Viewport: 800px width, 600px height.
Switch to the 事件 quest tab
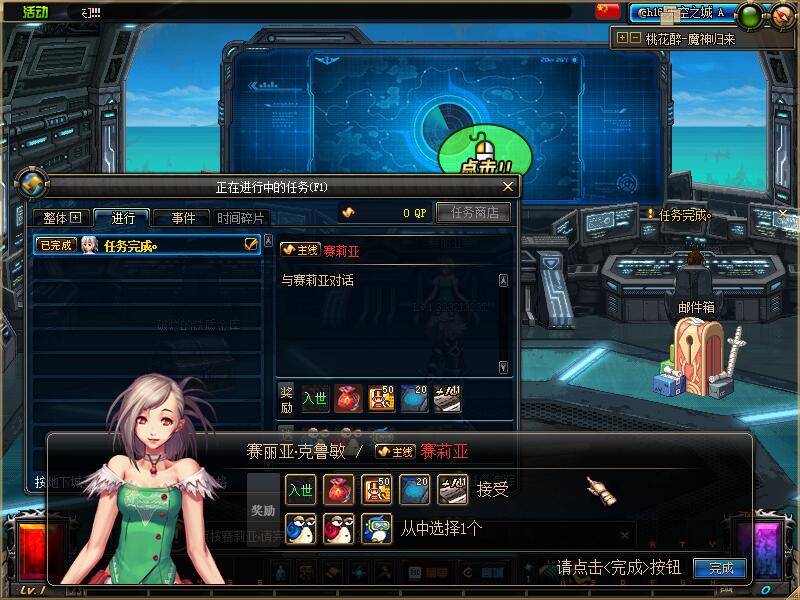point(183,218)
